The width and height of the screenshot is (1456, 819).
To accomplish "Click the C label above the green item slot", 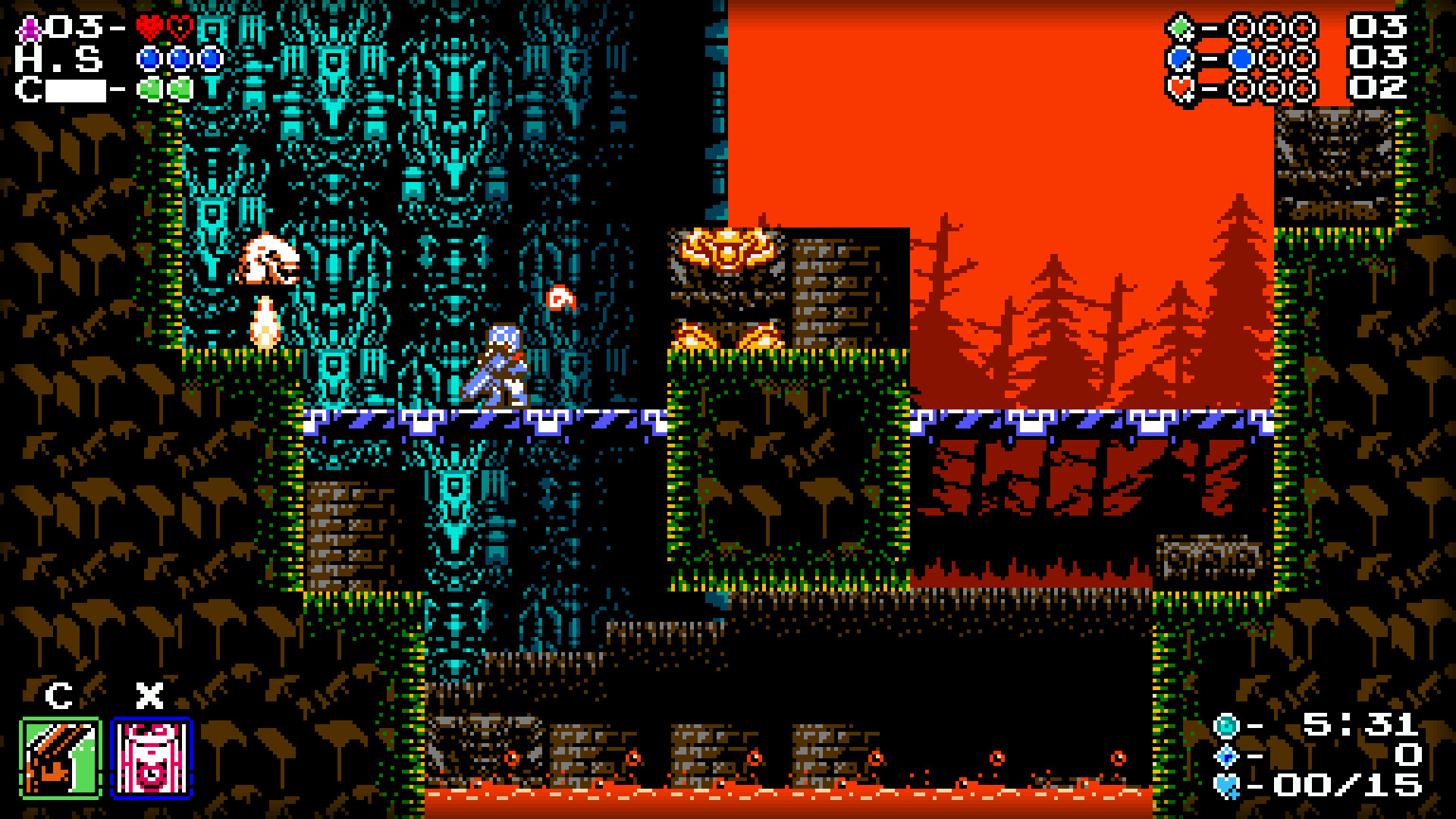I will click(61, 694).
